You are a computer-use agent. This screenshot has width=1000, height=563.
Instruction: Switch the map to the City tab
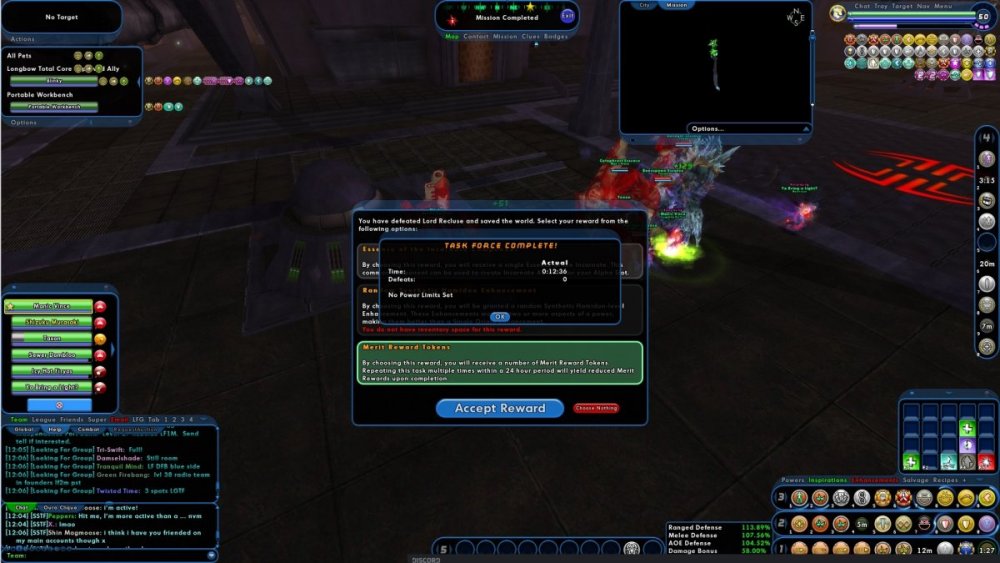click(645, 5)
